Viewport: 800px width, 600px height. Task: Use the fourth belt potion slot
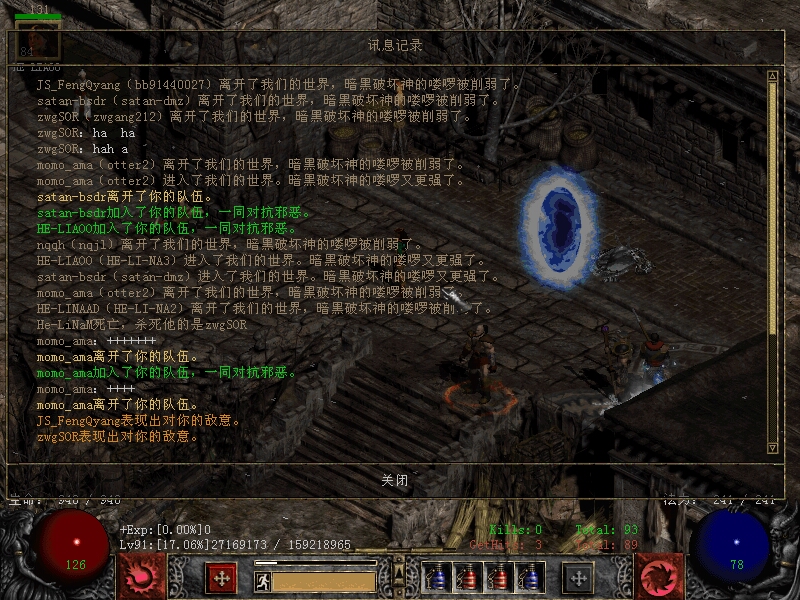[x=530, y=577]
